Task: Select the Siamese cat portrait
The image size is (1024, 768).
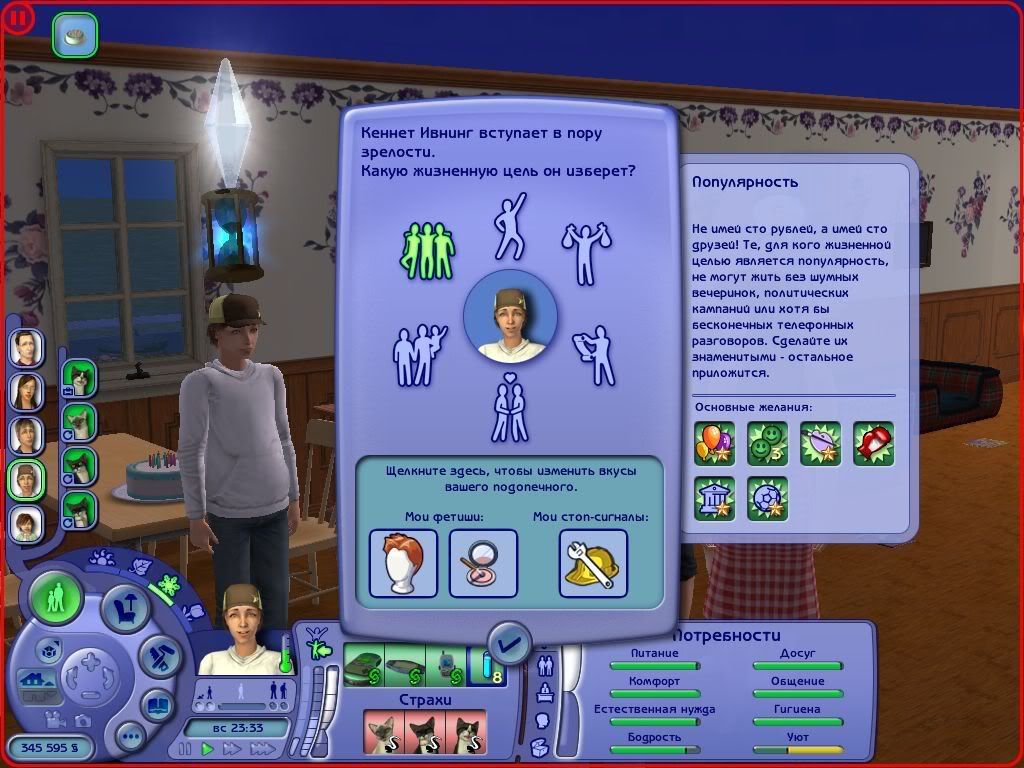Action: (79, 421)
